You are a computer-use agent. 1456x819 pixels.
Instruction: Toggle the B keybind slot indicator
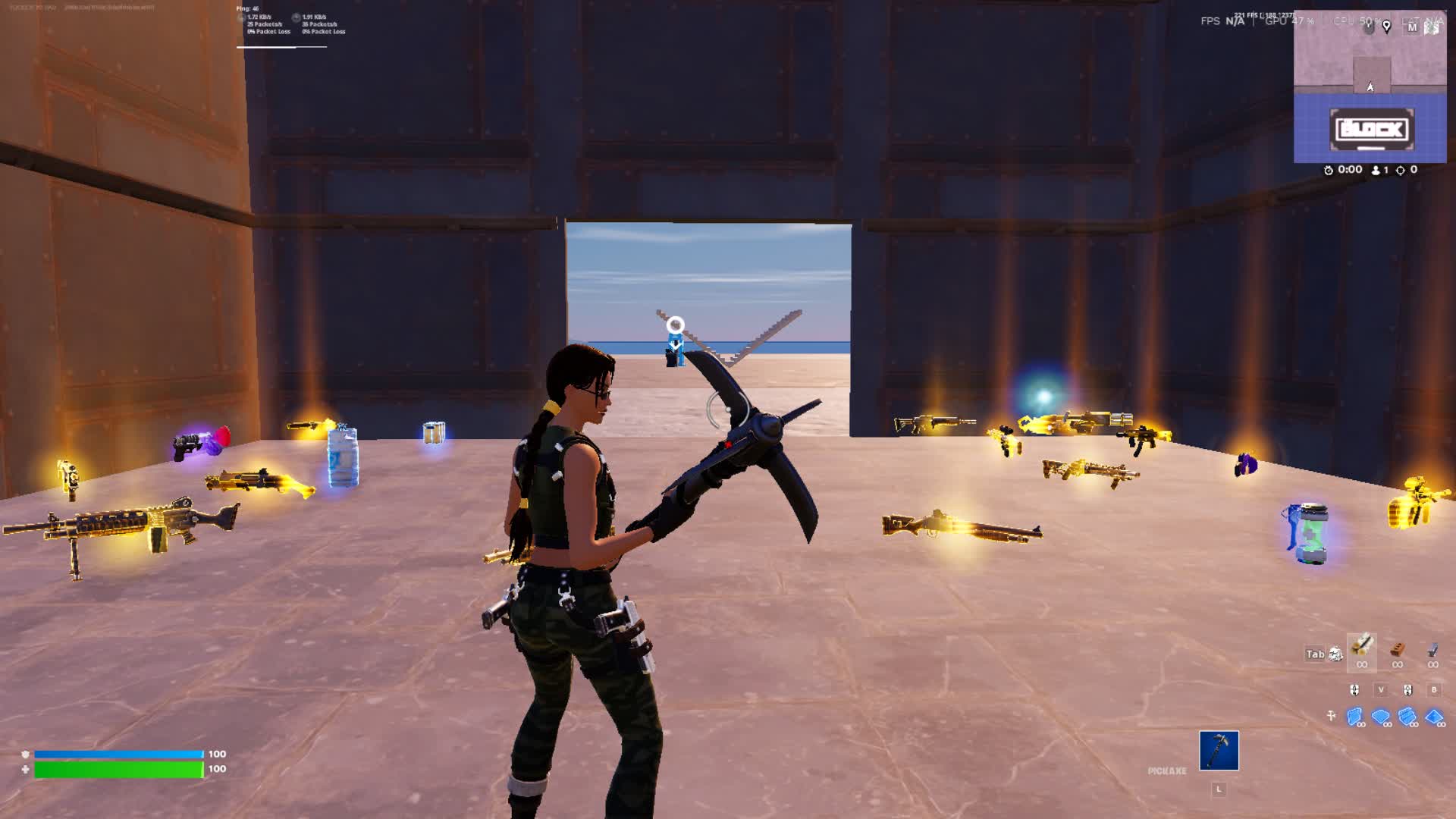click(1434, 690)
